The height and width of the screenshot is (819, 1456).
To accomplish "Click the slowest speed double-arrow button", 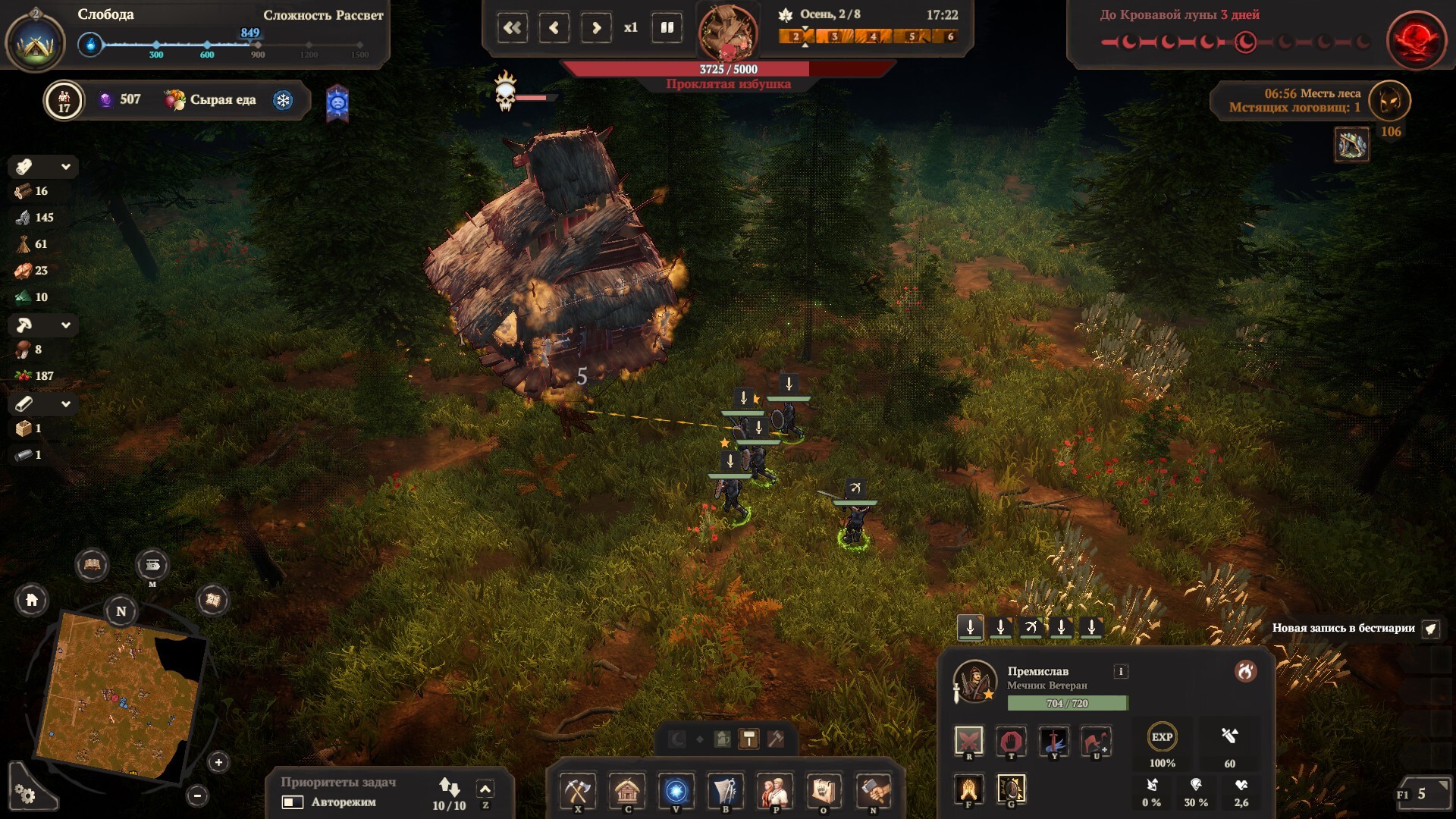I will [513, 28].
